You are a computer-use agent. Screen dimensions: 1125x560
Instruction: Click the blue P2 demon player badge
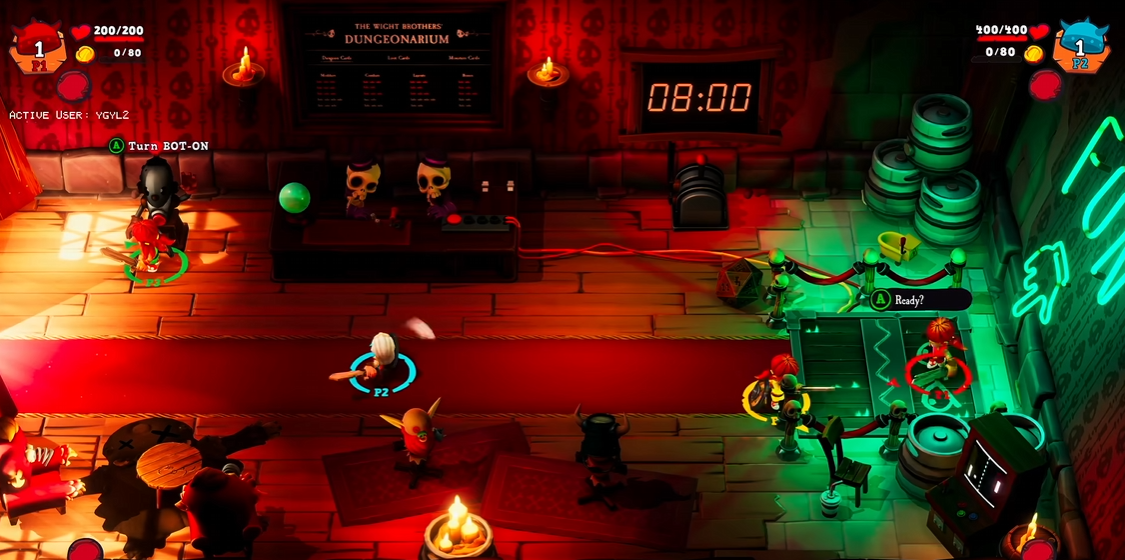coord(1080,46)
